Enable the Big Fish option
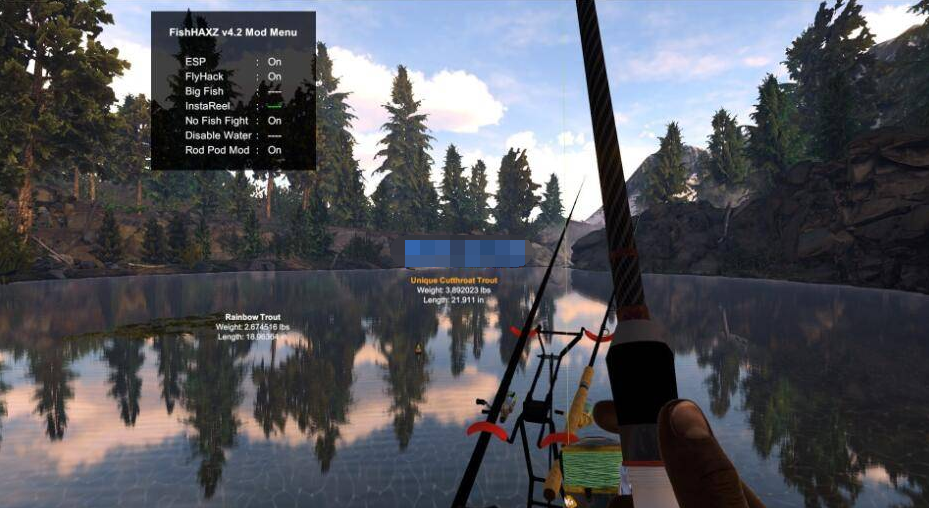This screenshot has height=508, width=929. [274, 91]
